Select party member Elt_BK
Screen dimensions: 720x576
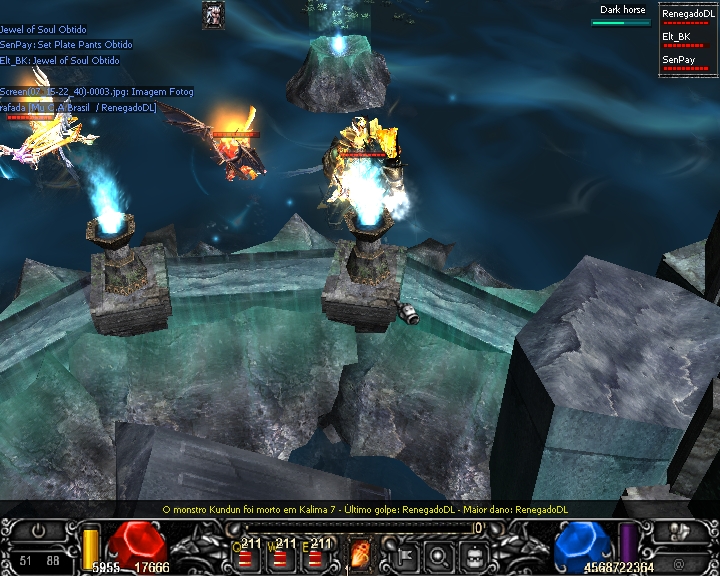point(678,37)
